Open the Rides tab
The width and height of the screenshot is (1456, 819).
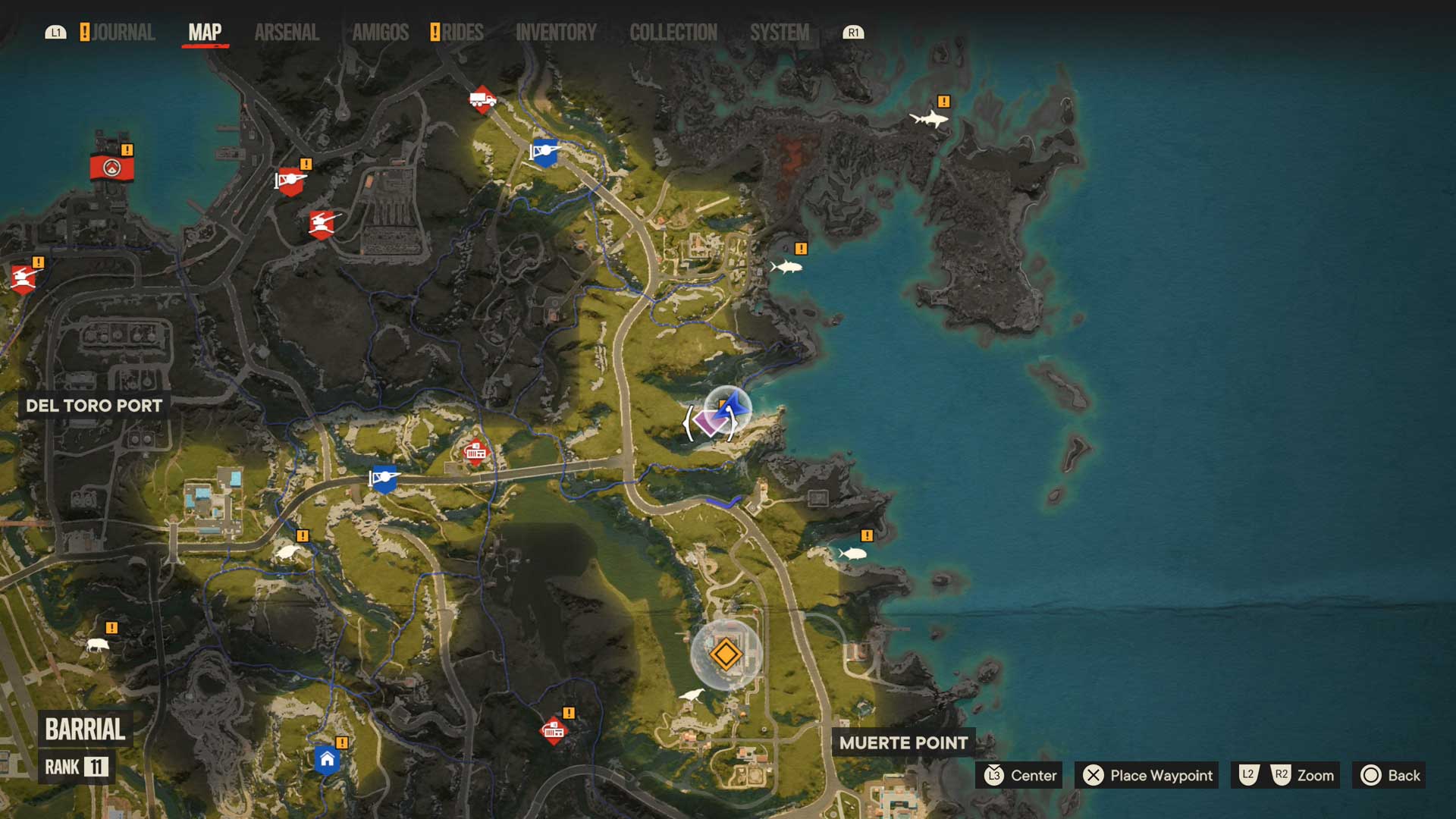click(462, 33)
